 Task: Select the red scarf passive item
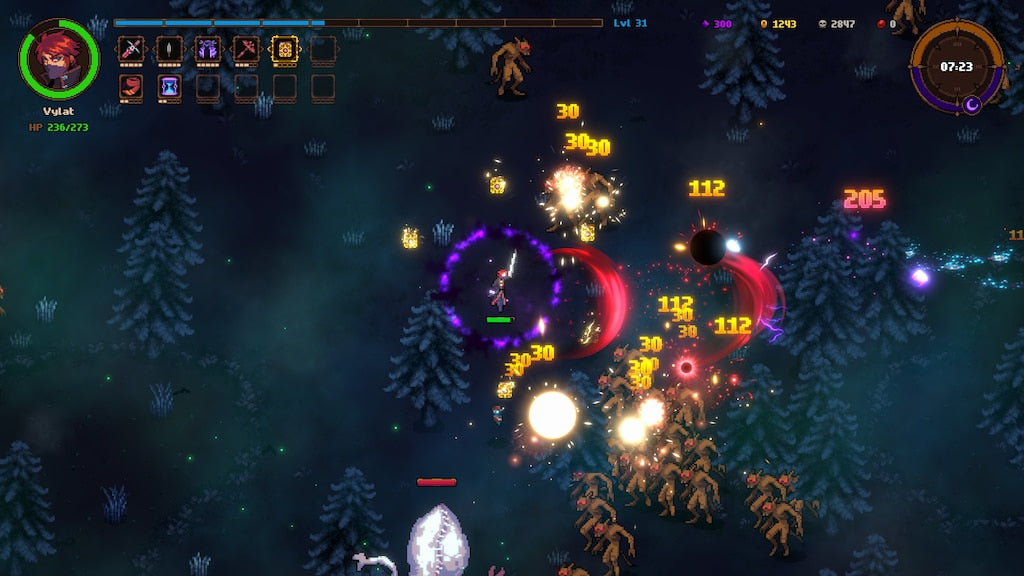(131, 87)
